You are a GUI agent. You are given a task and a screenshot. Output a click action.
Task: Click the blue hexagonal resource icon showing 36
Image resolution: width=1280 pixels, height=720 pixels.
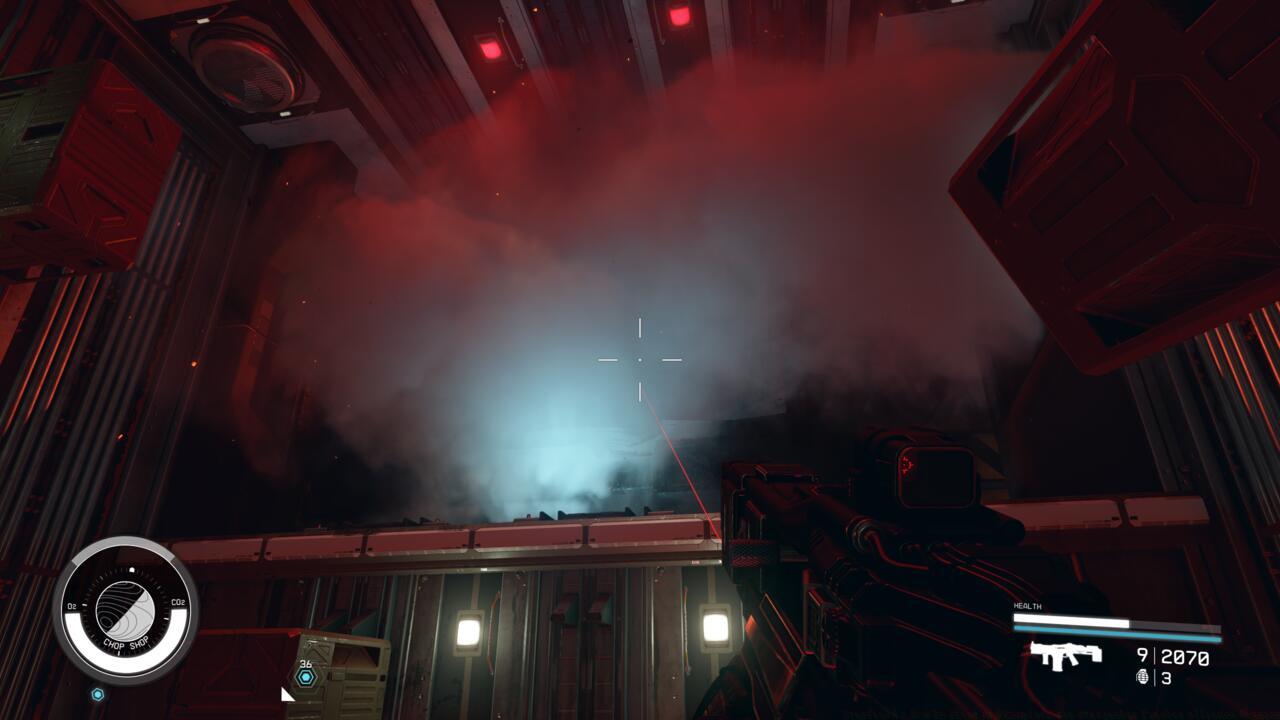[304, 676]
